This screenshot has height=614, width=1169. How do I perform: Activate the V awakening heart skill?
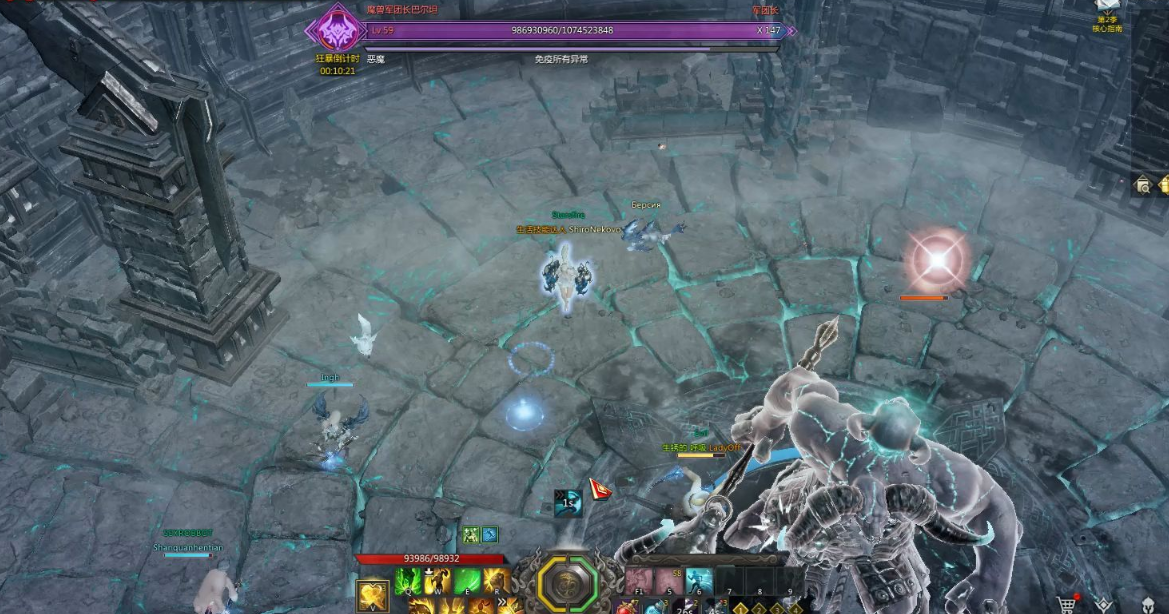pos(373,593)
